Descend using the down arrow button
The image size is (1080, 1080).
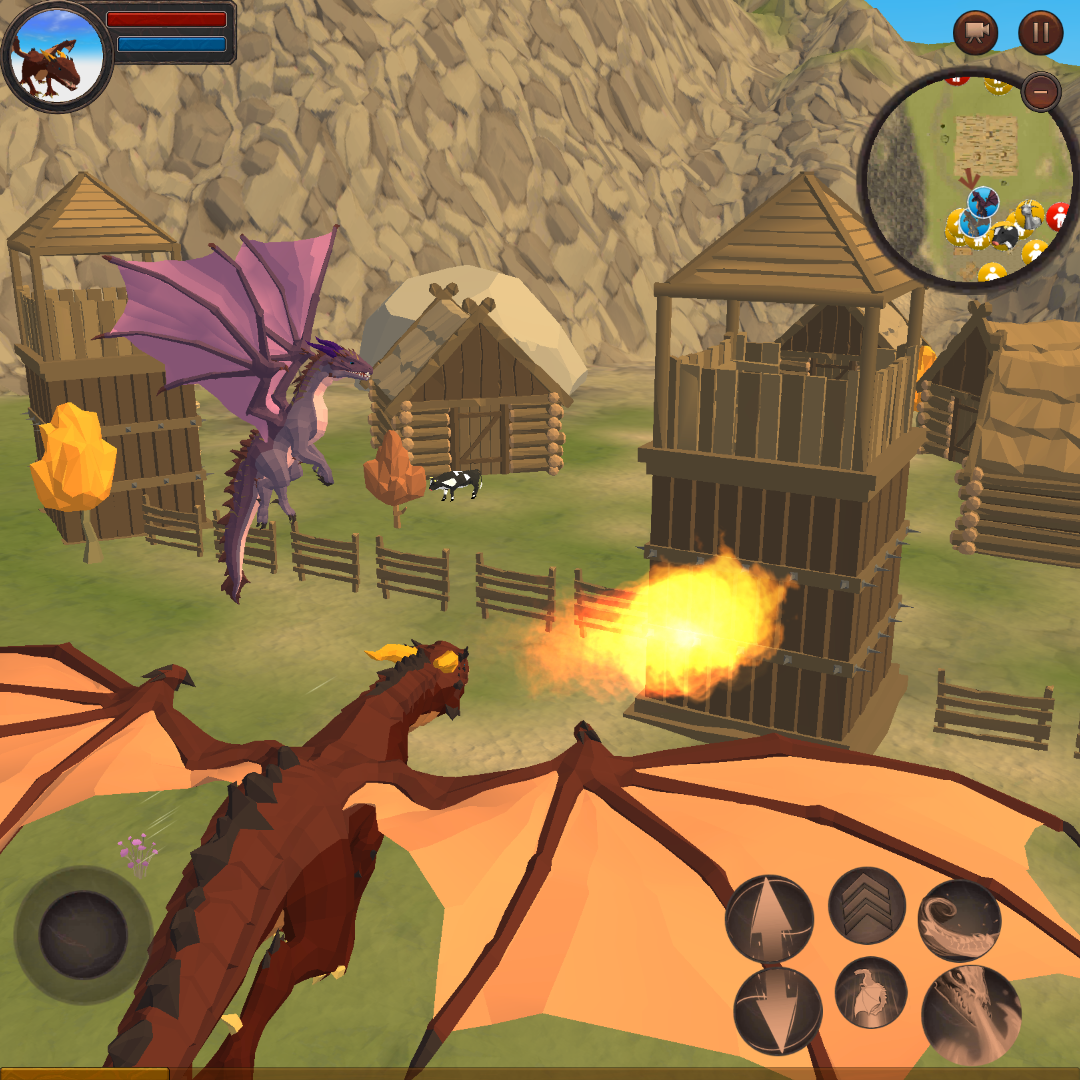777,1010
